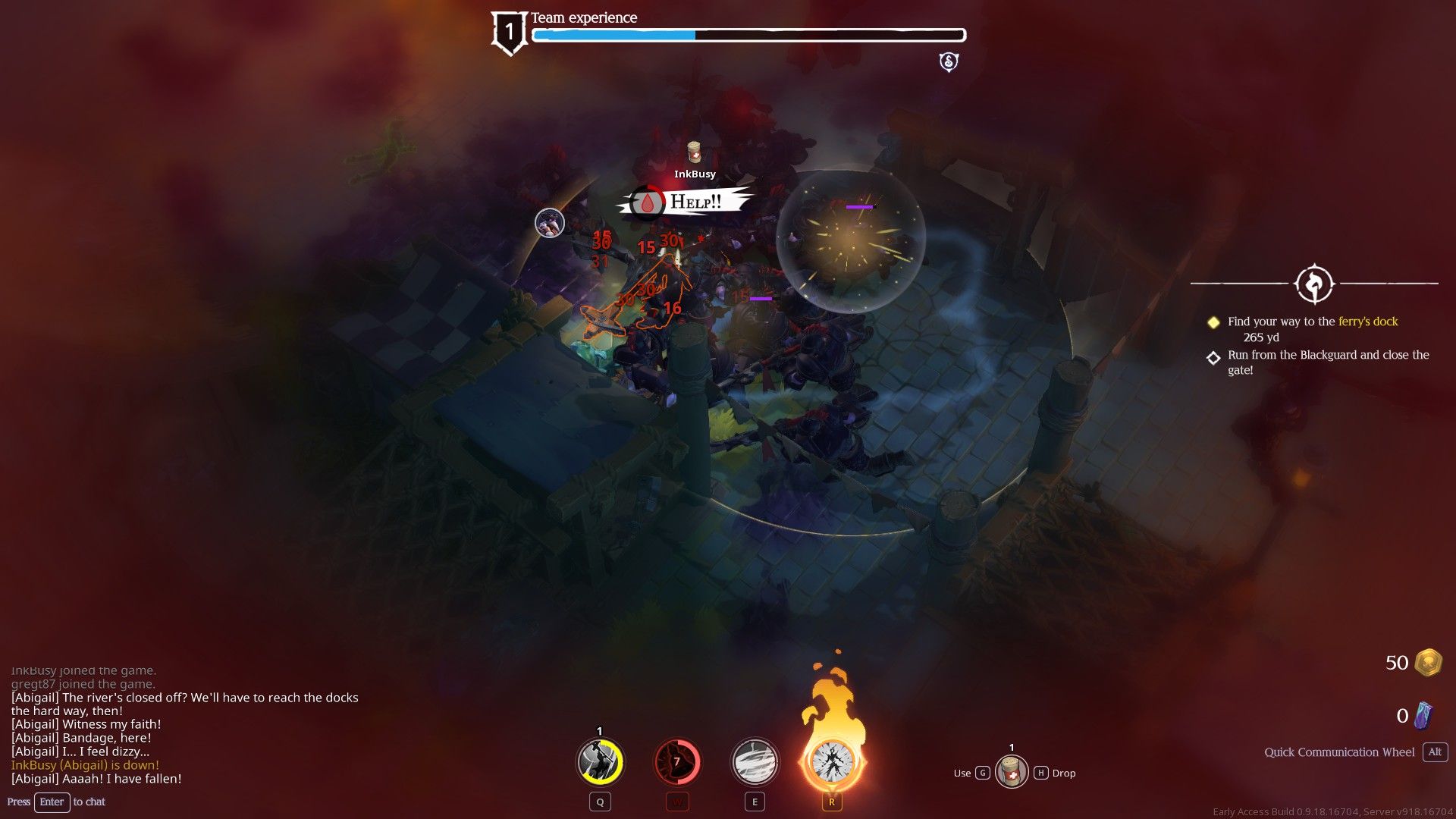Click the Enter to chat prompt
The width and height of the screenshot is (1456, 819).
pyautogui.click(x=52, y=802)
